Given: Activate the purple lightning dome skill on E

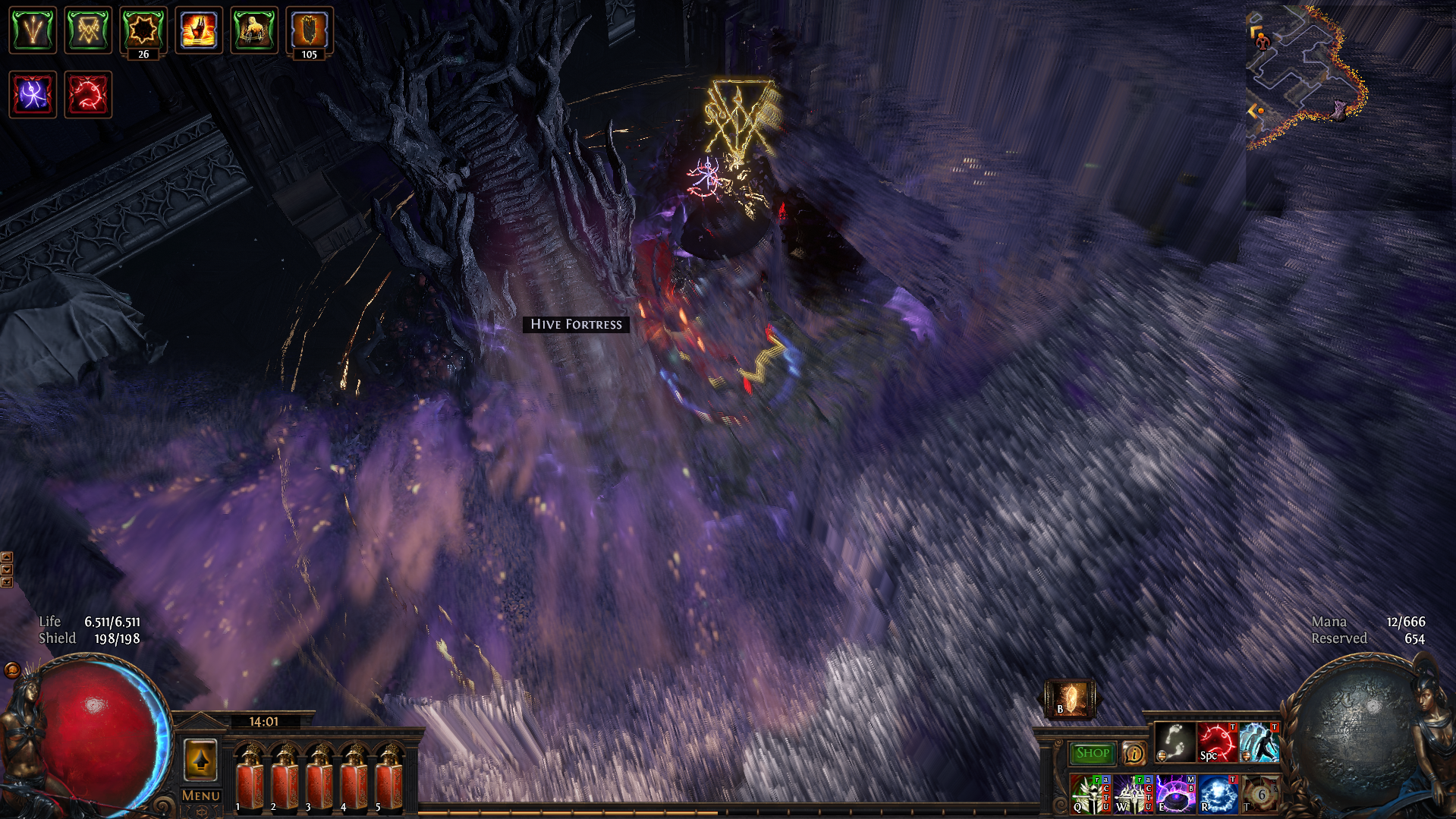Looking at the screenshot, I should click(1175, 794).
